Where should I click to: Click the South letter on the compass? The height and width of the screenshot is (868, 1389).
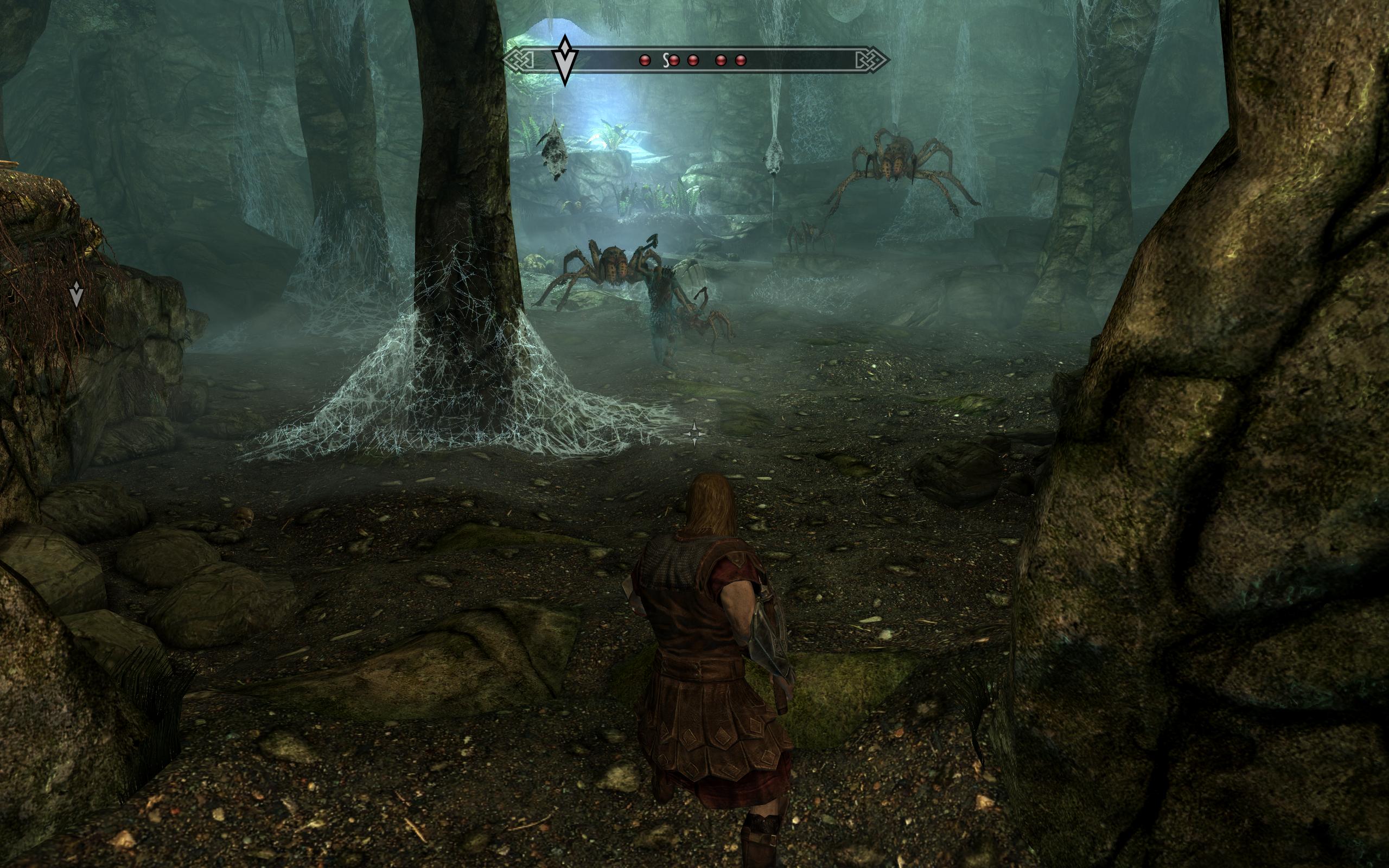coord(666,60)
